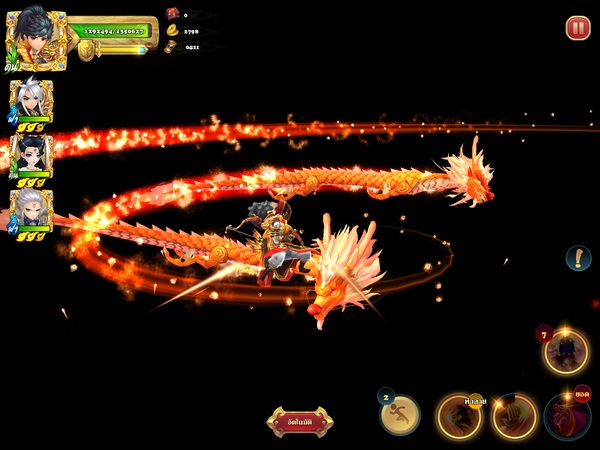
Task: Activate the running figure dash skill
Action: 400,413
